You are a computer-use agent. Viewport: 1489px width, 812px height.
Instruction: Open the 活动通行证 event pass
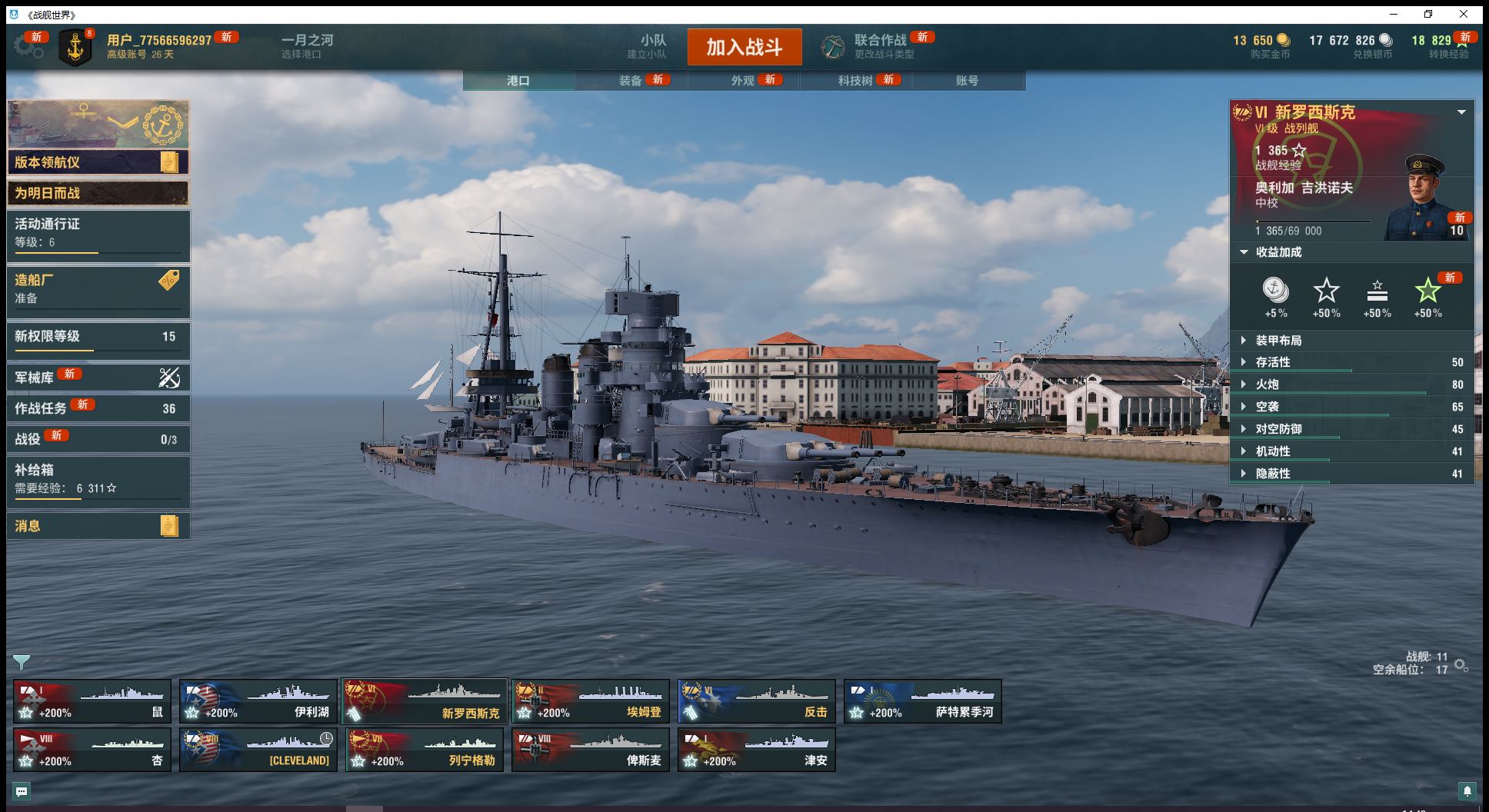(x=98, y=234)
